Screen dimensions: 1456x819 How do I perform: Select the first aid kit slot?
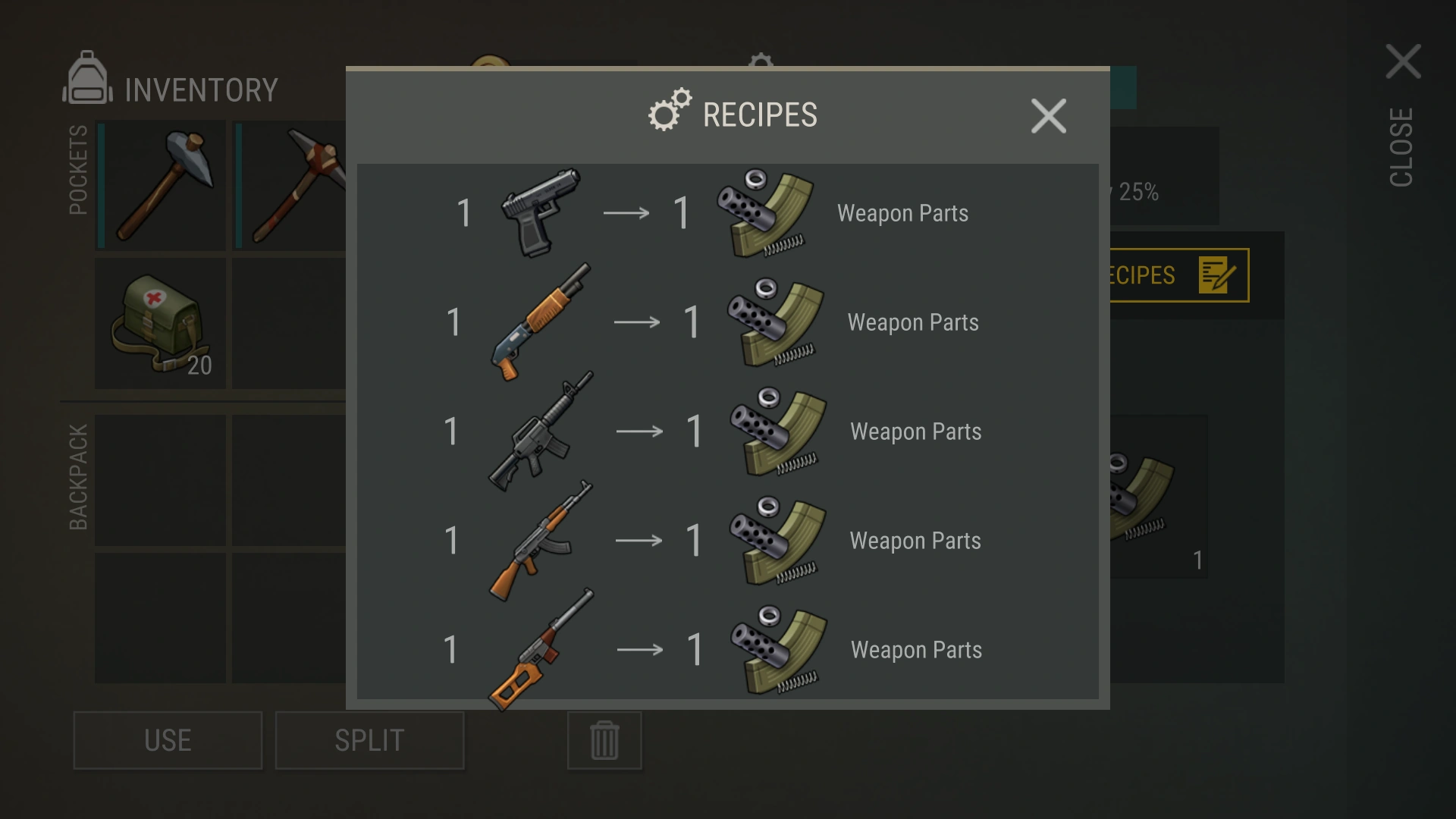coord(161,324)
